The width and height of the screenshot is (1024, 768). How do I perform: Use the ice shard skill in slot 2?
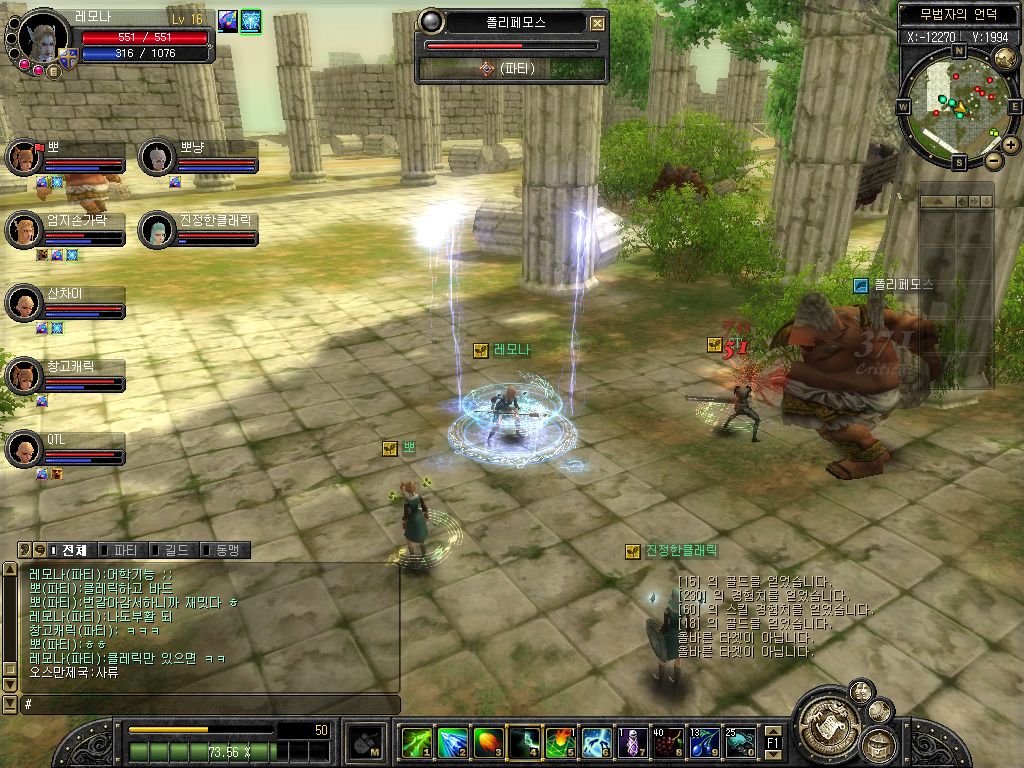coord(452,742)
